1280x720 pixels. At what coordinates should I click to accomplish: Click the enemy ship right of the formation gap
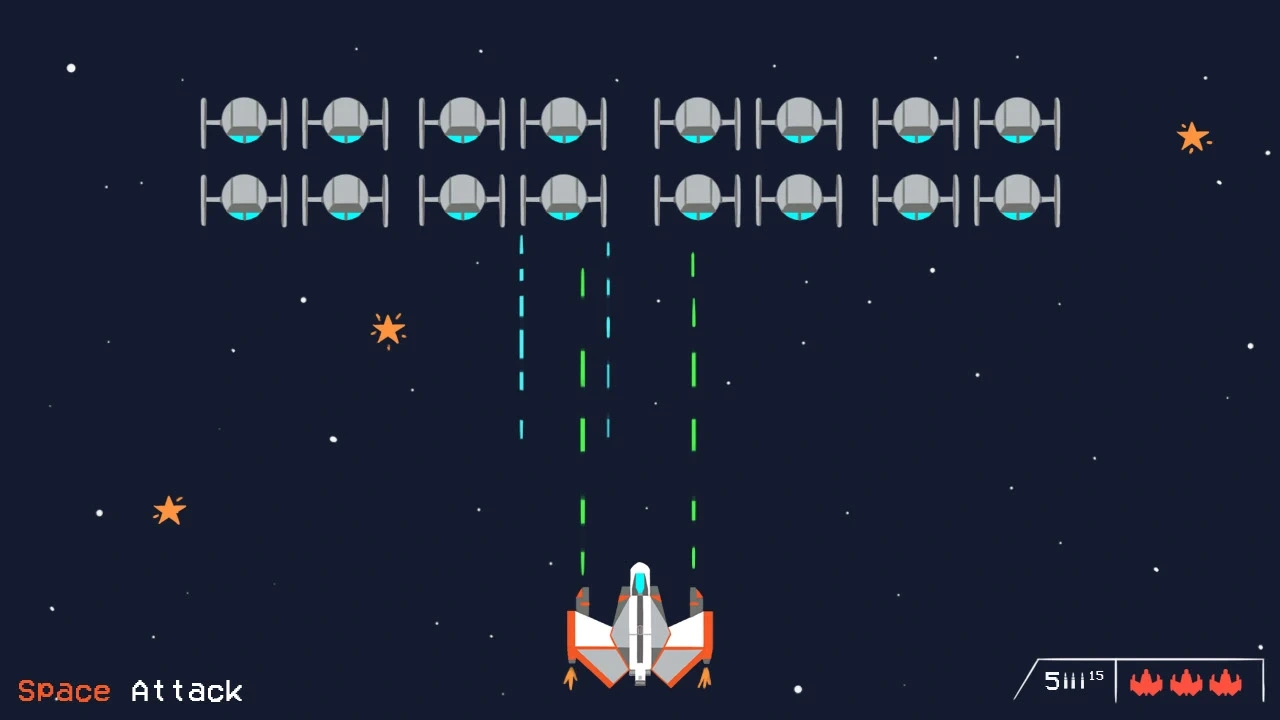(x=697, y=122)
